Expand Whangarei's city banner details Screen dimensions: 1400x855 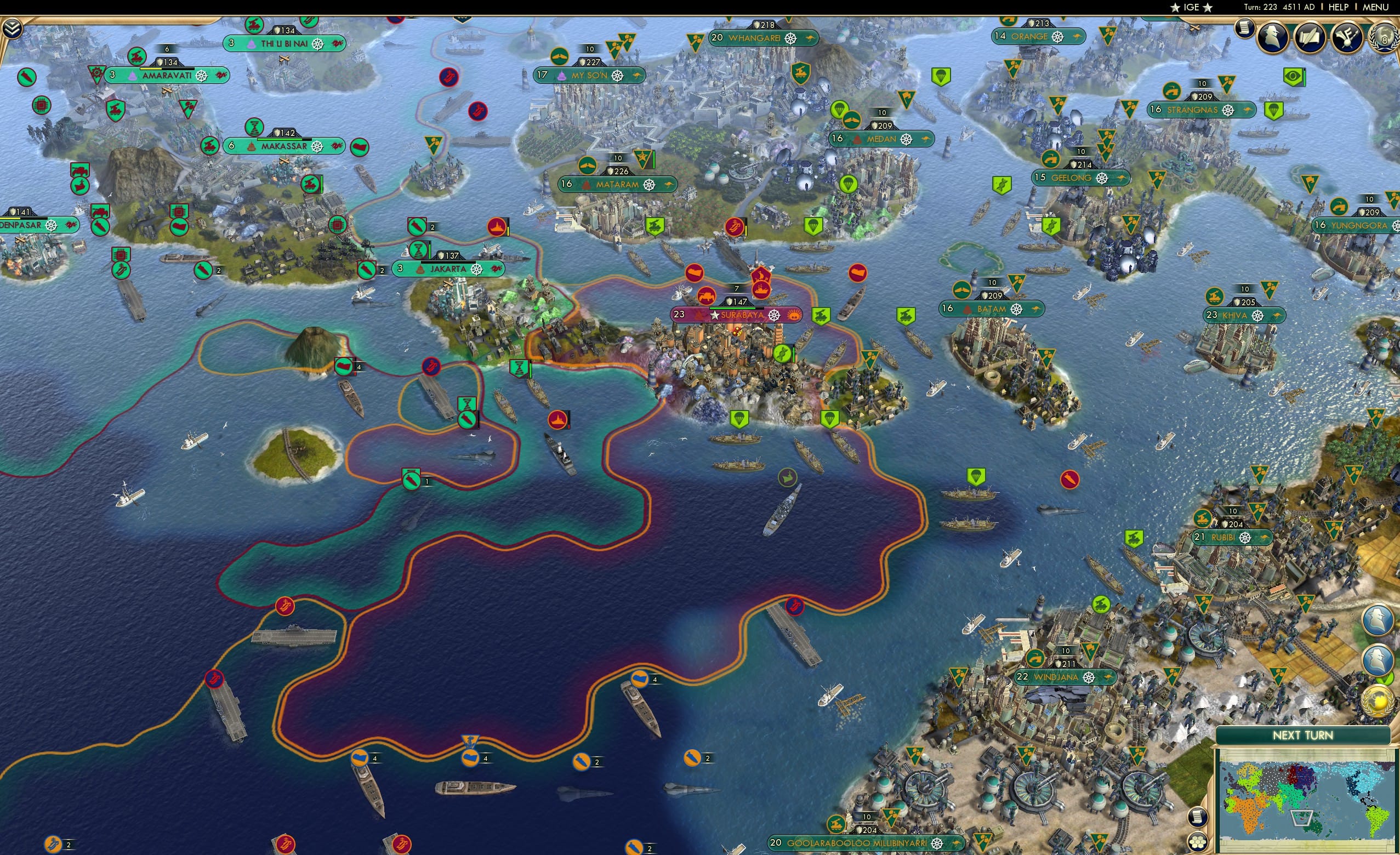pyautogui.click(x=761, y=38)
